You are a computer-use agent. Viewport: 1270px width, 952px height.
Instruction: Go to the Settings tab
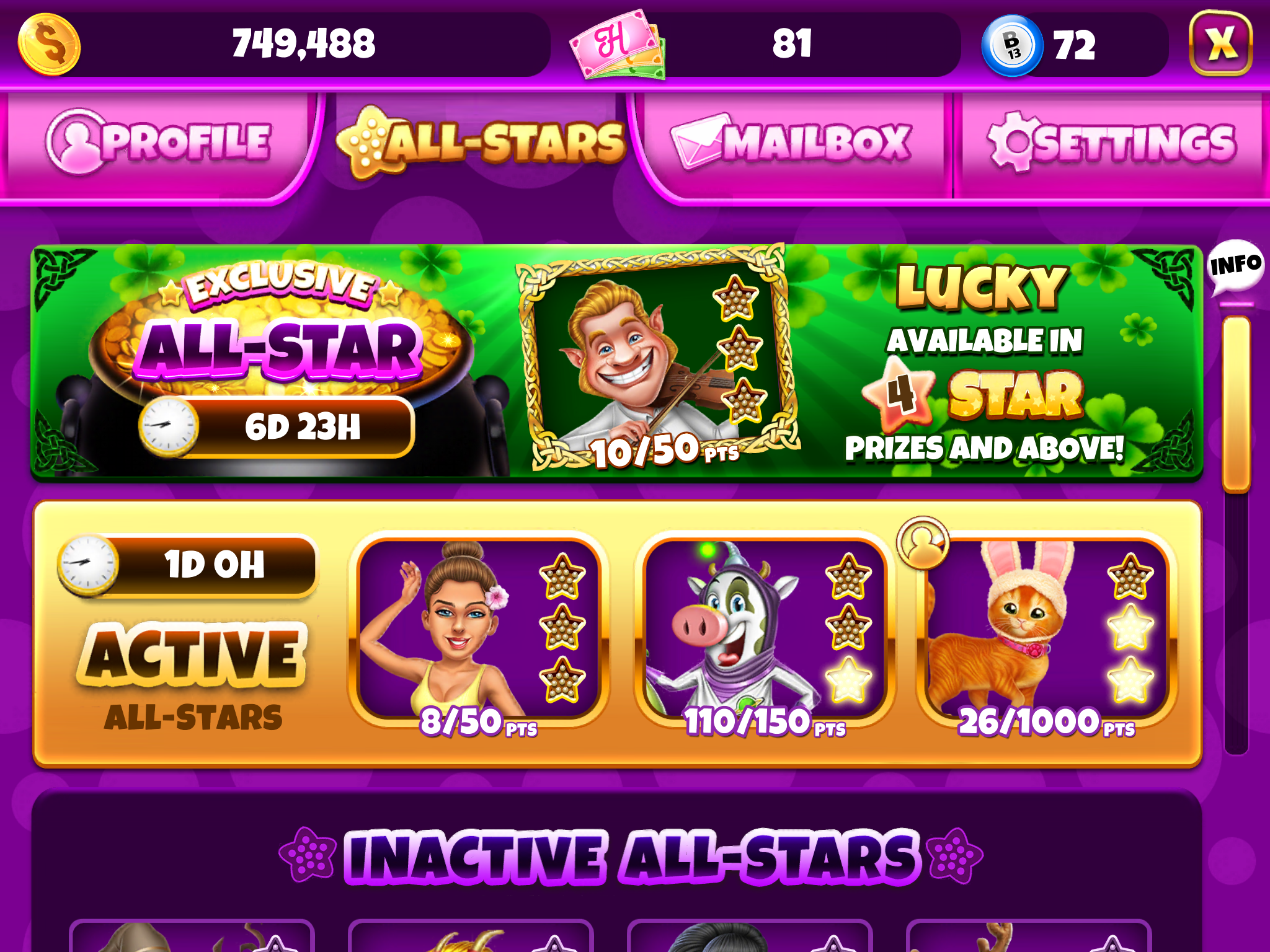(x=1111, y=143)
